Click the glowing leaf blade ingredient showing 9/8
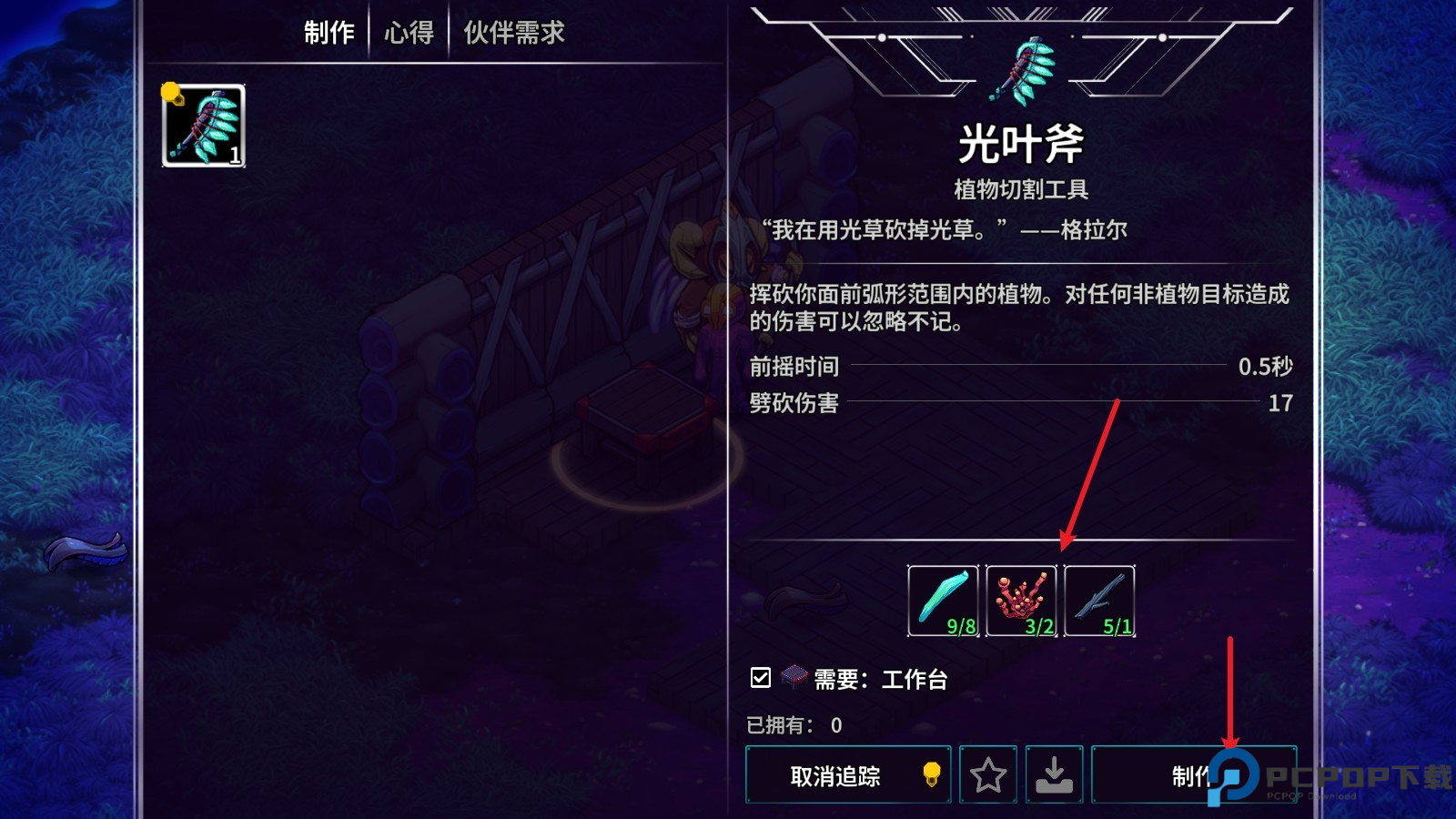Image resolution: width=1456 pixels, height=819 pixels. 943,601
